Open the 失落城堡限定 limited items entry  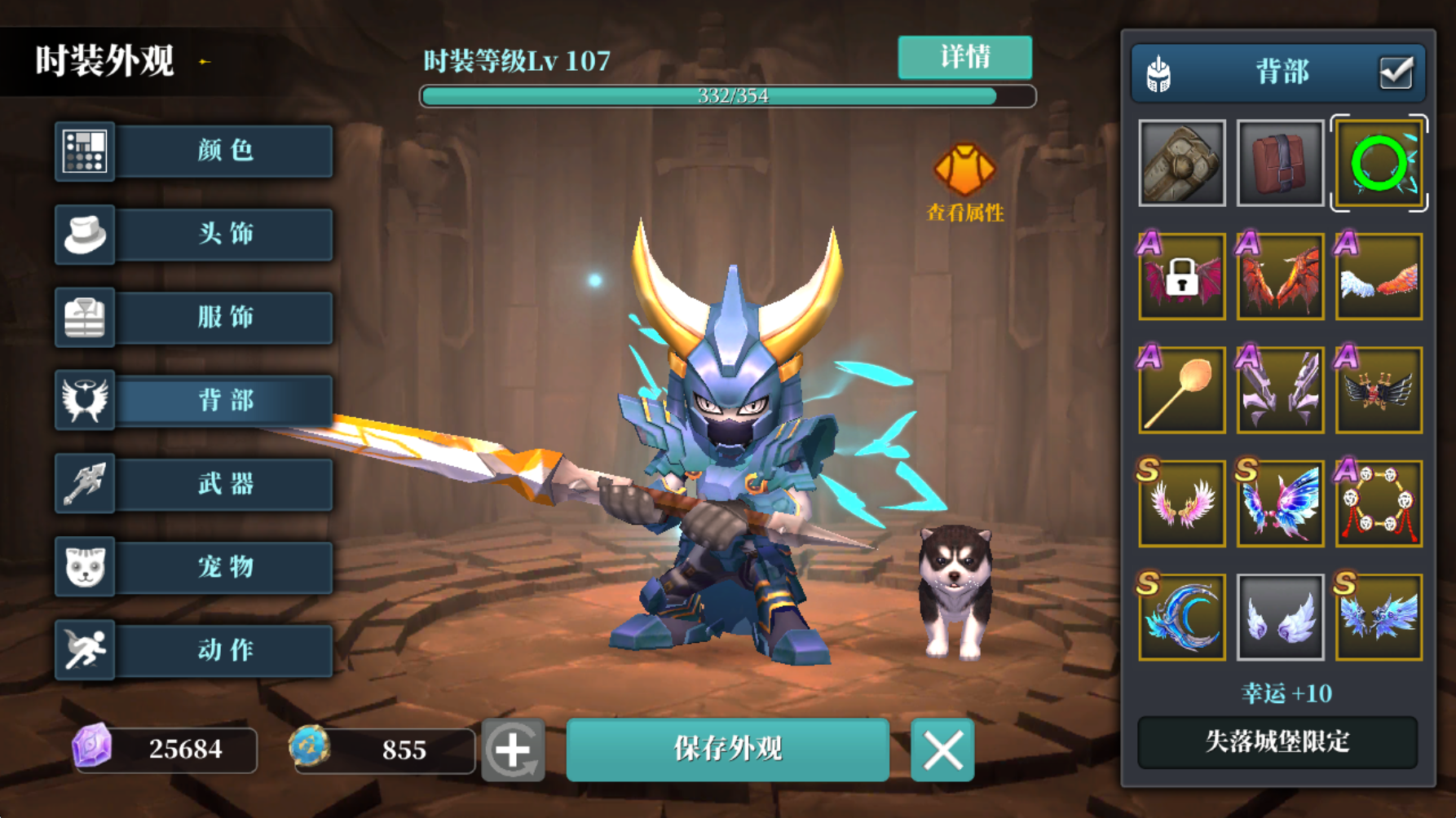click(x=1277, y=742)
